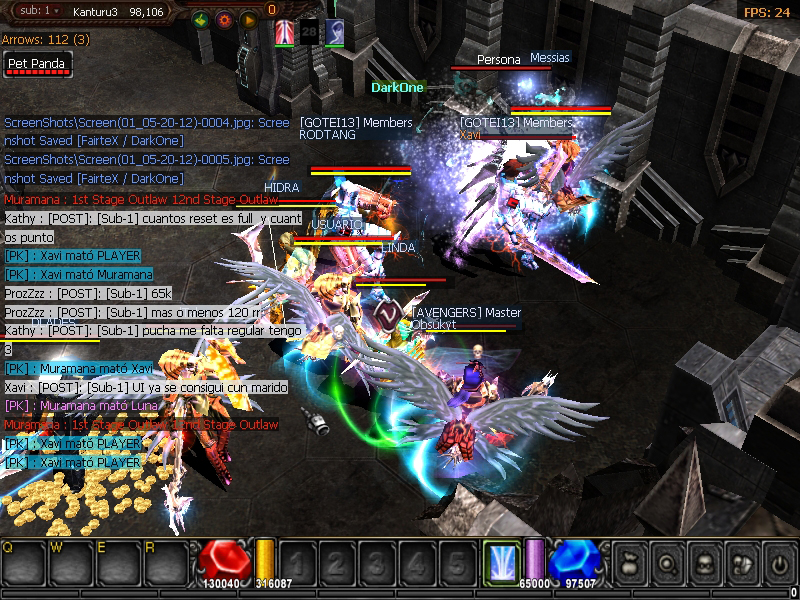Open the orange gear settings button

pos(223,19)
